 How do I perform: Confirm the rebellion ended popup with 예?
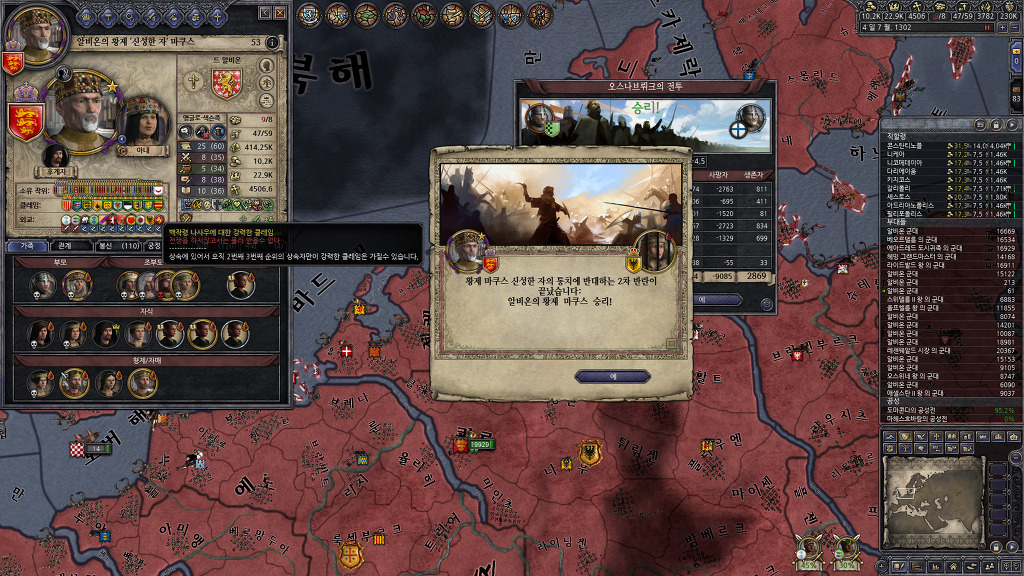[613, 376]
